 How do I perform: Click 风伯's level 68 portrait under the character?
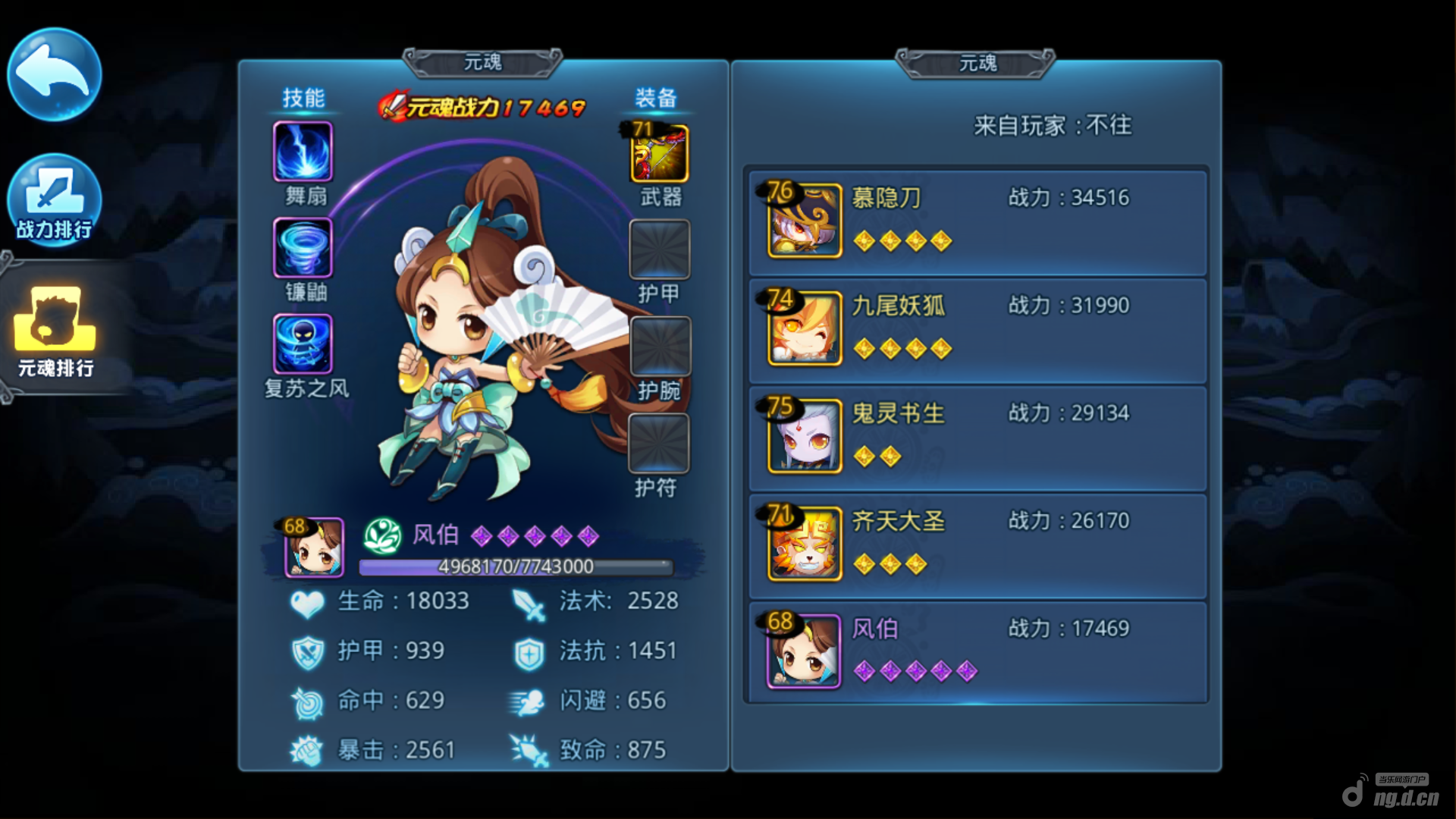tap(314, 547)
